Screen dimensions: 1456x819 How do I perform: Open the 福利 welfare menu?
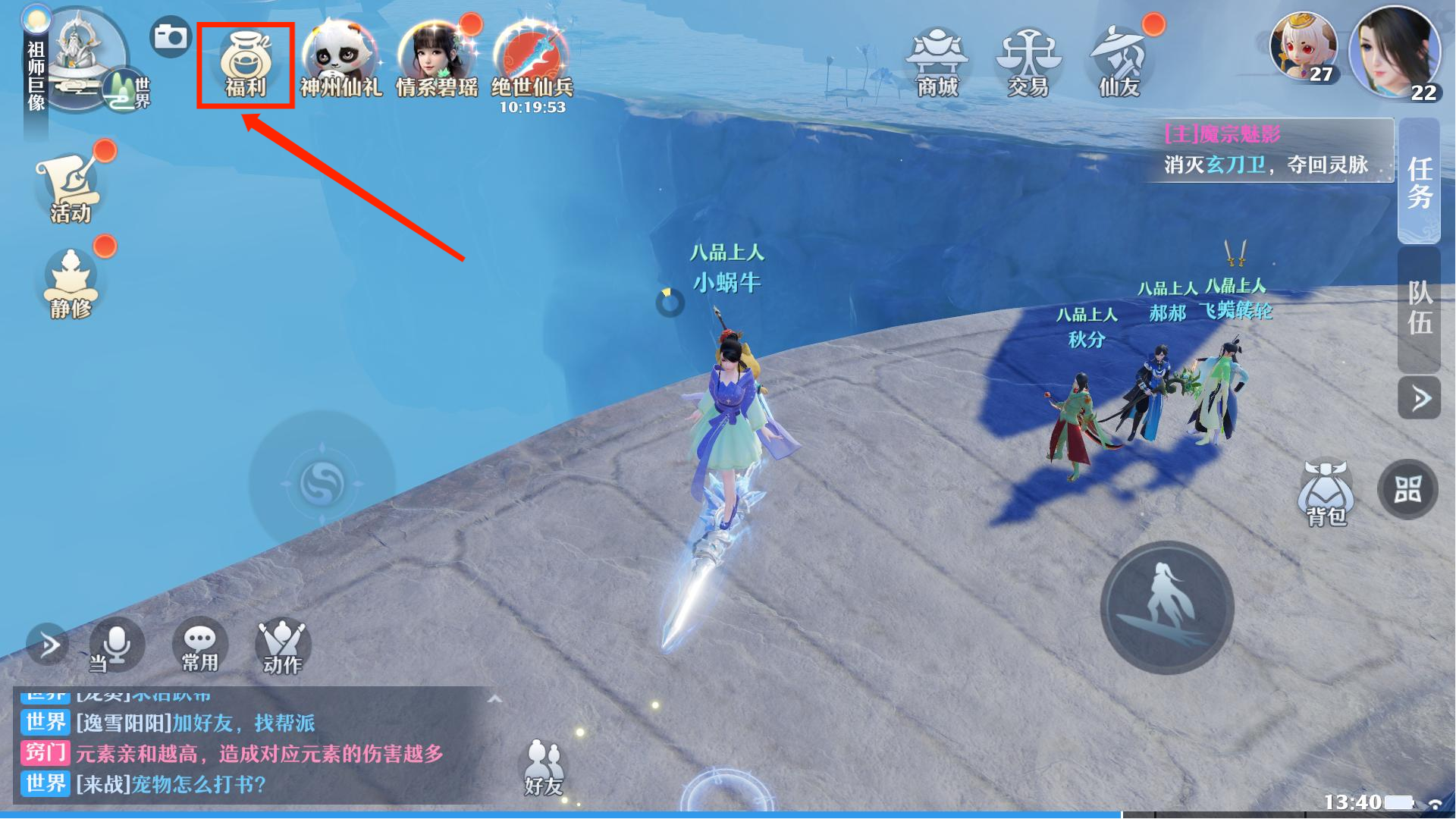click(245, 65)
